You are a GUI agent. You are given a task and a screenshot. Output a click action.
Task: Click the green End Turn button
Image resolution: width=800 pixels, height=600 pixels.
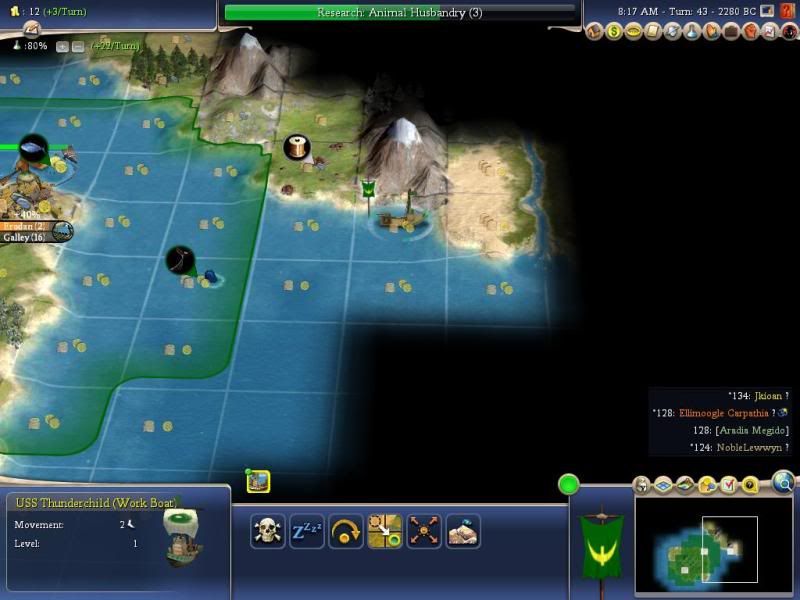[569, 485]
